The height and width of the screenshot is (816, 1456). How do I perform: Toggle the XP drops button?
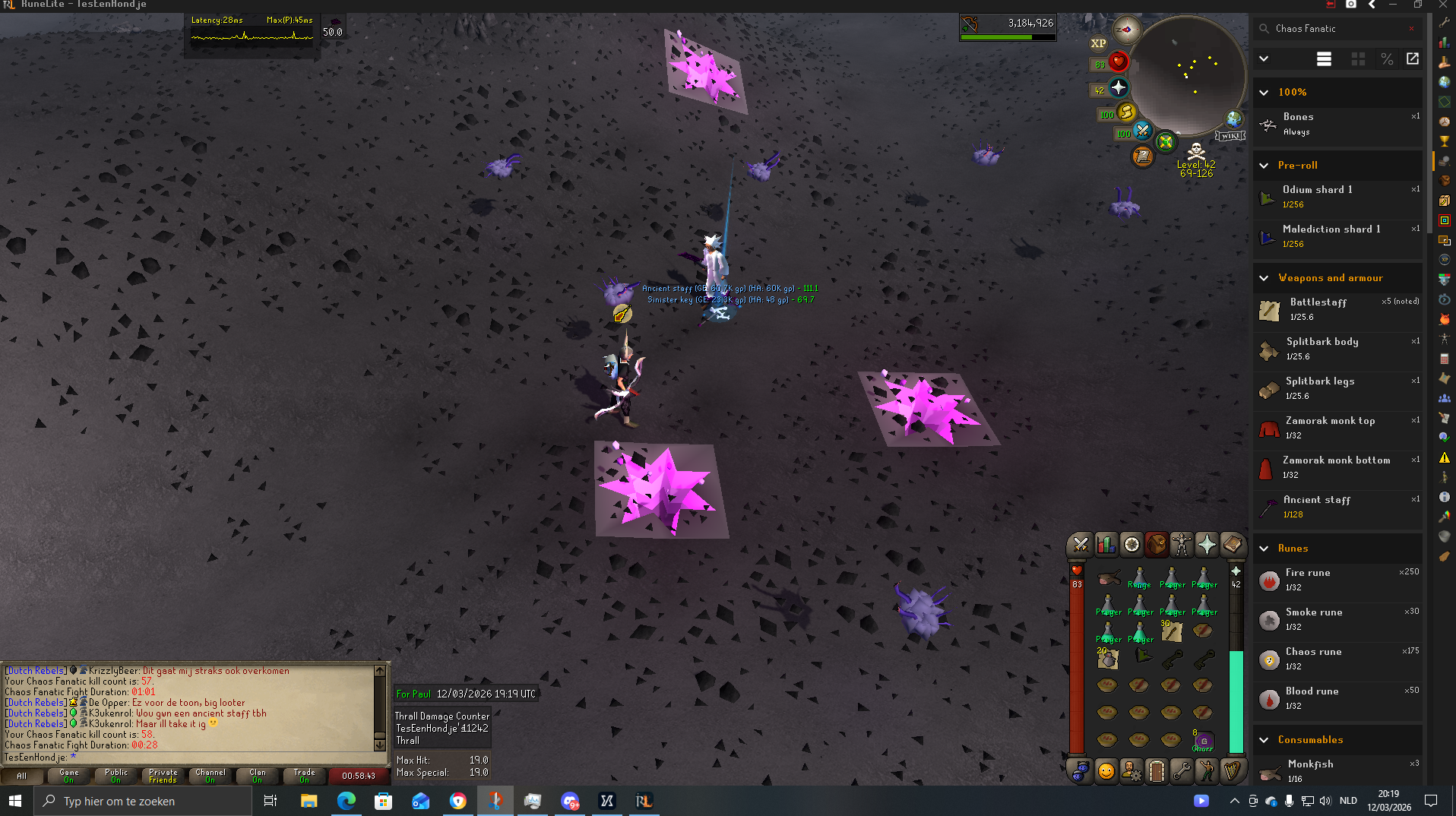(1098, 43)
